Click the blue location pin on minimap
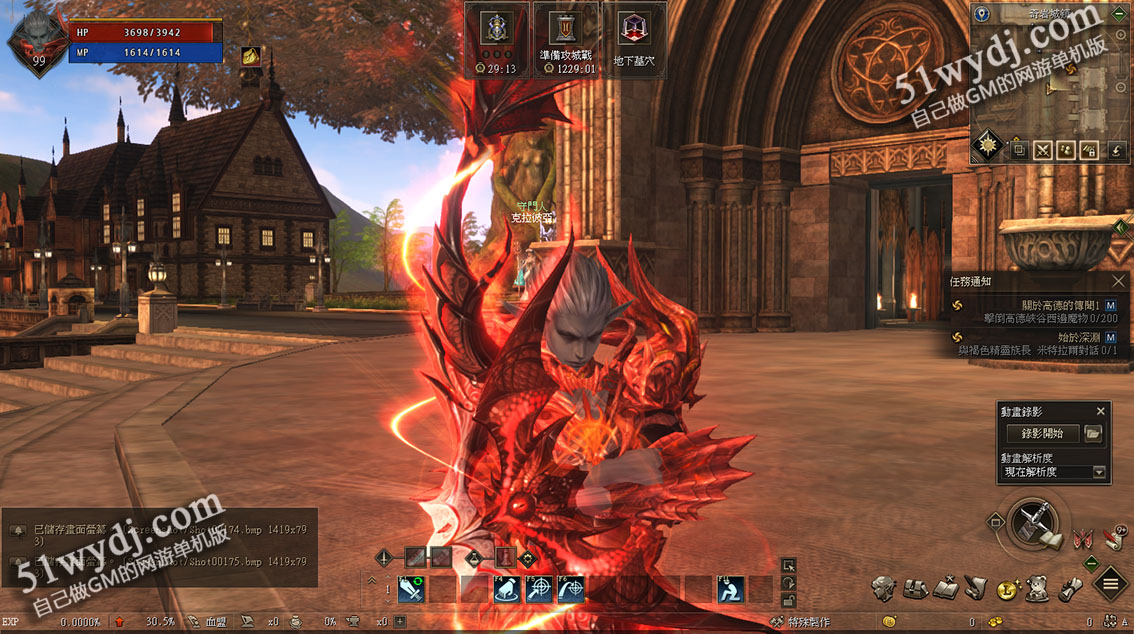The width and height of the screenshot is (1134, 634). pyautogui.click(x=982, y=14)
